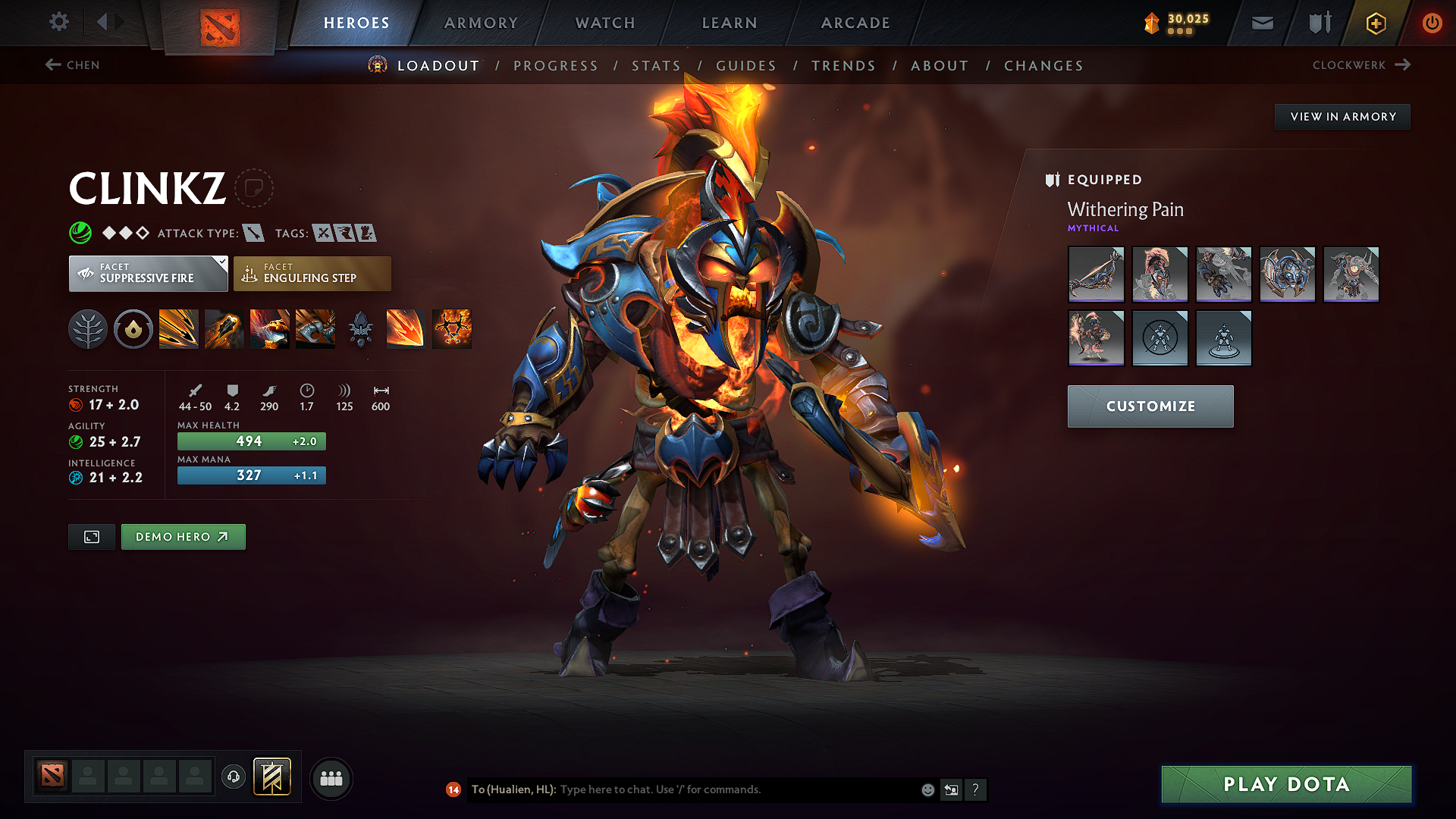Click the settings gear icon
The height and width of the screenshot is (819, 1456).
[x=58, y=22]
